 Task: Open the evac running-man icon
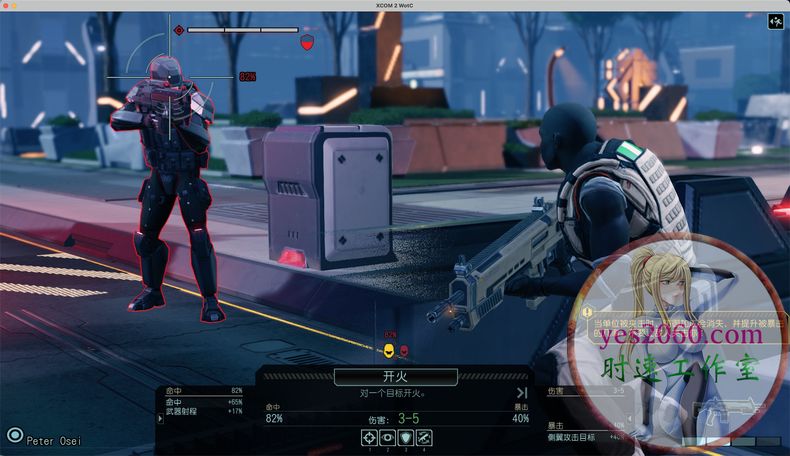[775, 22]
